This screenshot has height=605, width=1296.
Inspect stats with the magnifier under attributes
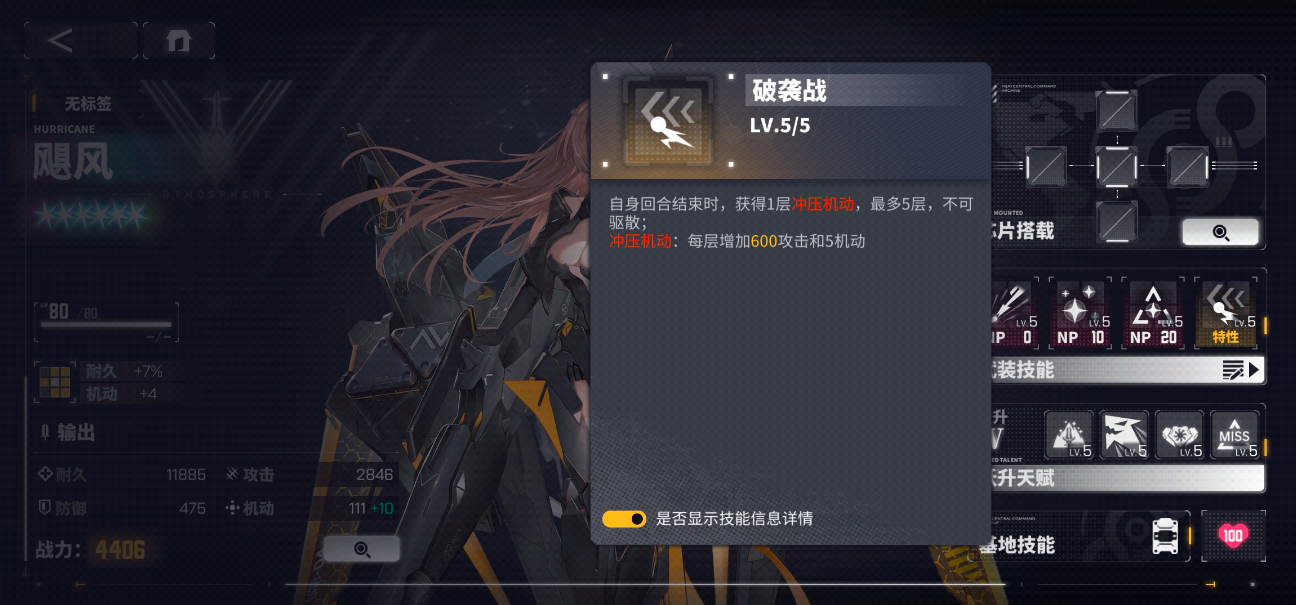[x=361, y=549]
